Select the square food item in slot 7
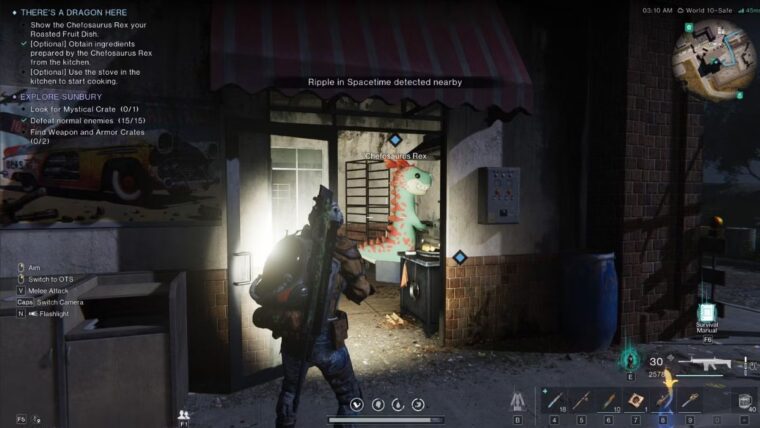Image resolution: width=760 pixels, height=428 pixels. coord(634,400)
